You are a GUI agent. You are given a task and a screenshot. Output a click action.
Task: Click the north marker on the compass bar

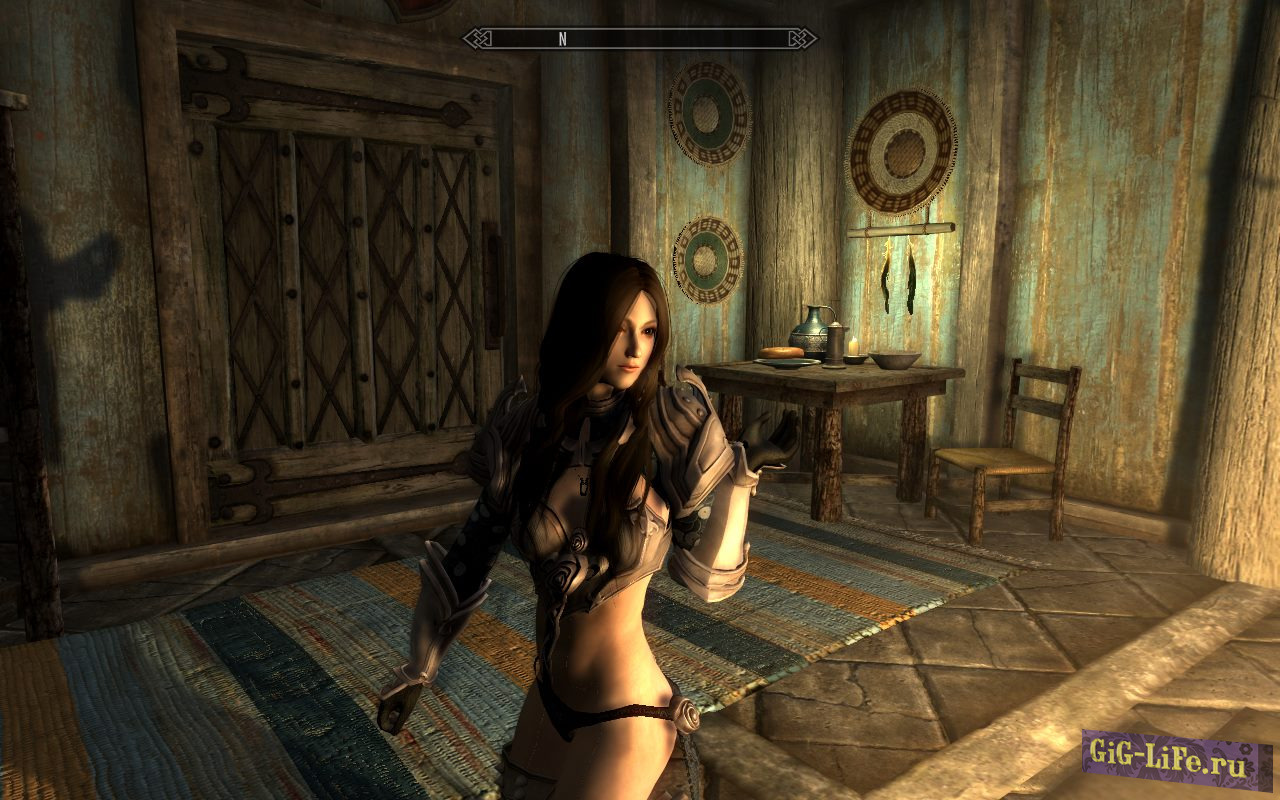(x=562, y=39)
